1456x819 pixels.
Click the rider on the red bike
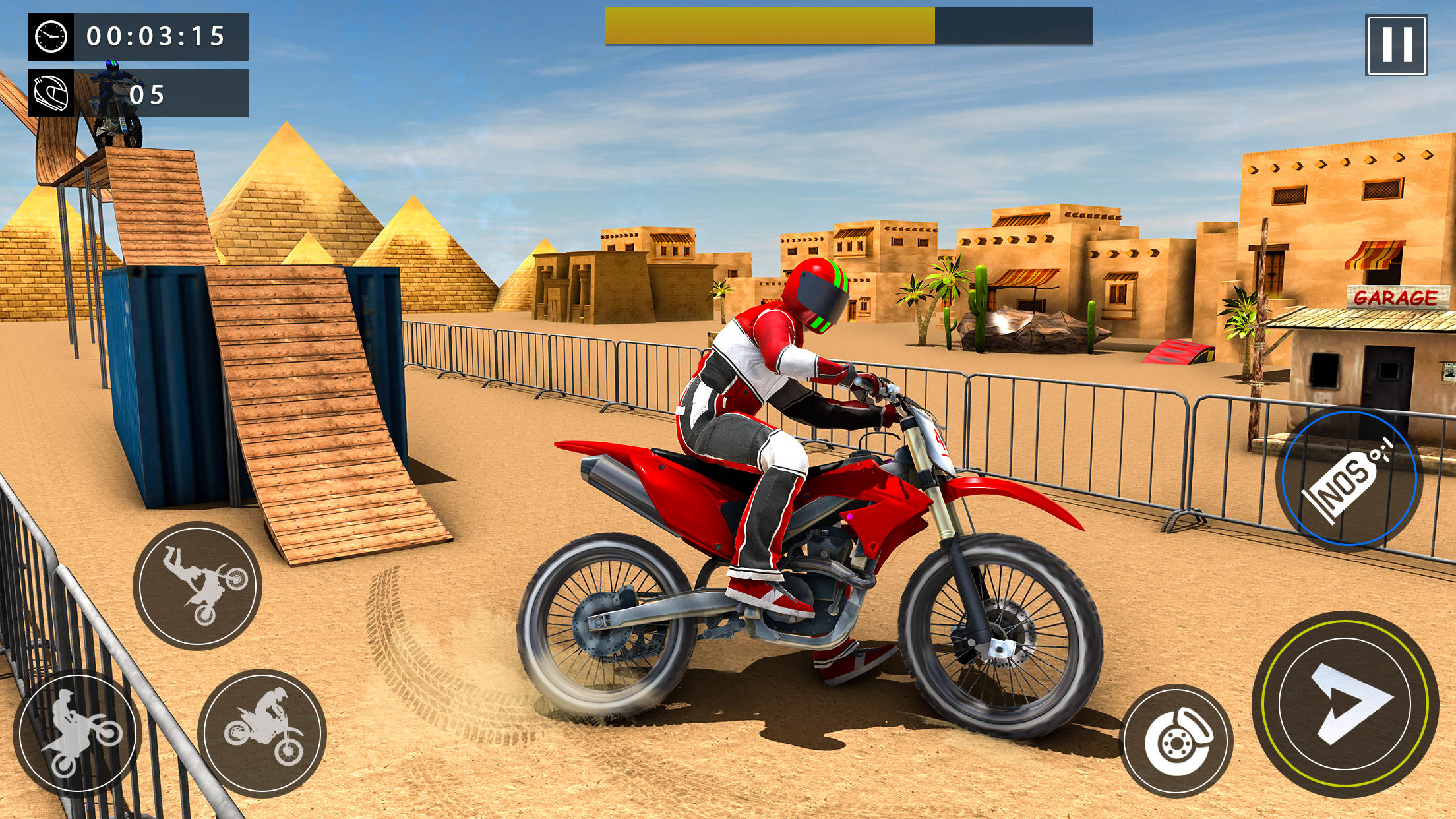tap(778, 396)
